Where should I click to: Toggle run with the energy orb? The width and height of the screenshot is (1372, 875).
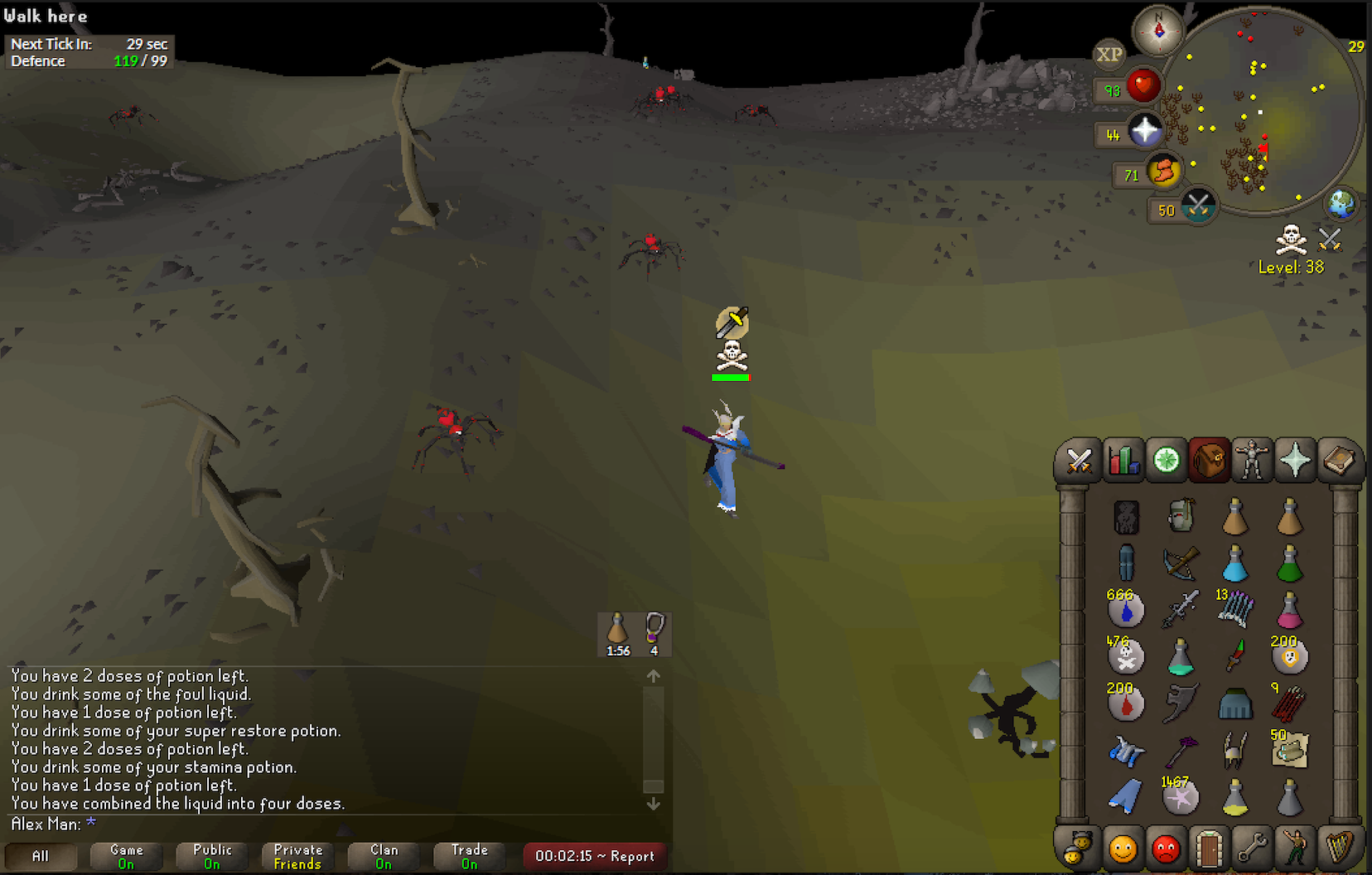tap(1164, 172)
